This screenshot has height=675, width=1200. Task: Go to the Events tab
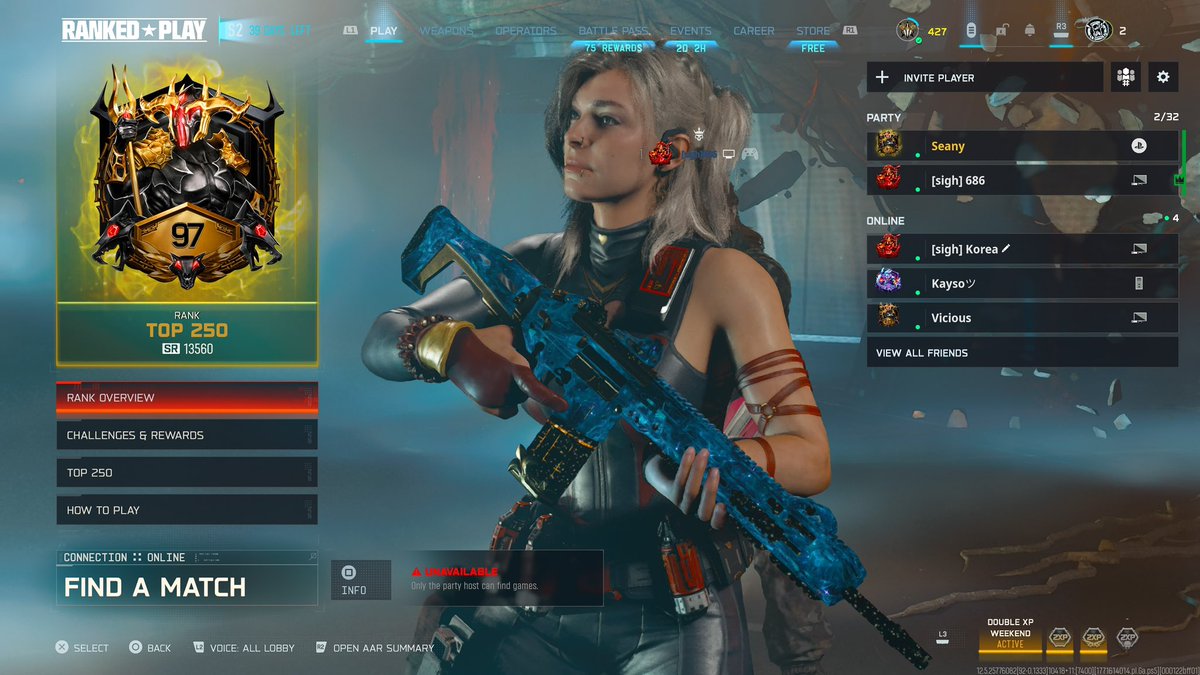691,31
